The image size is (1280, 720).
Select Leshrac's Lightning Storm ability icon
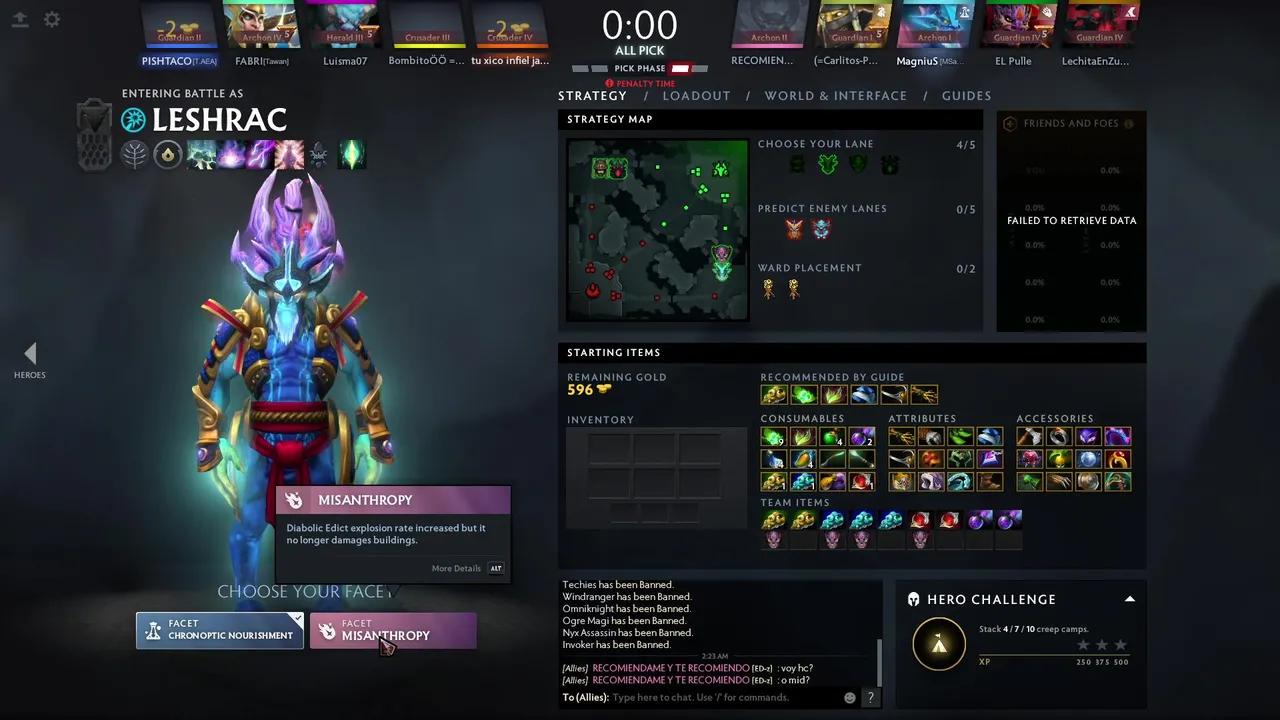tap(260, 154)
